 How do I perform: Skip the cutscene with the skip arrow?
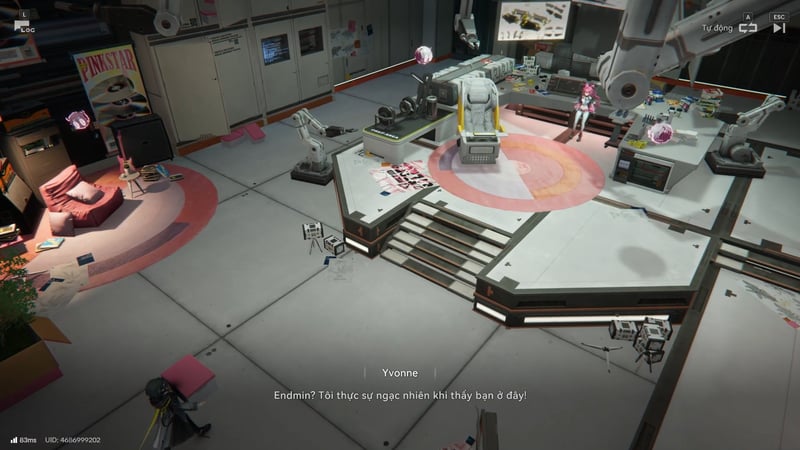click(x=779, y=28)
